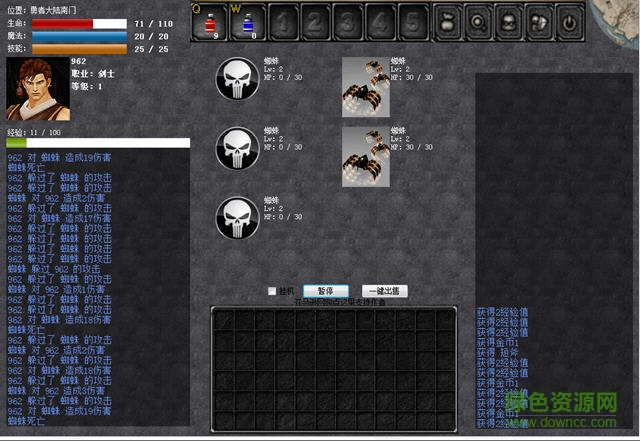
Task: Select skill slot number 3
Action: pyautogui.click(x=346, y=22)
